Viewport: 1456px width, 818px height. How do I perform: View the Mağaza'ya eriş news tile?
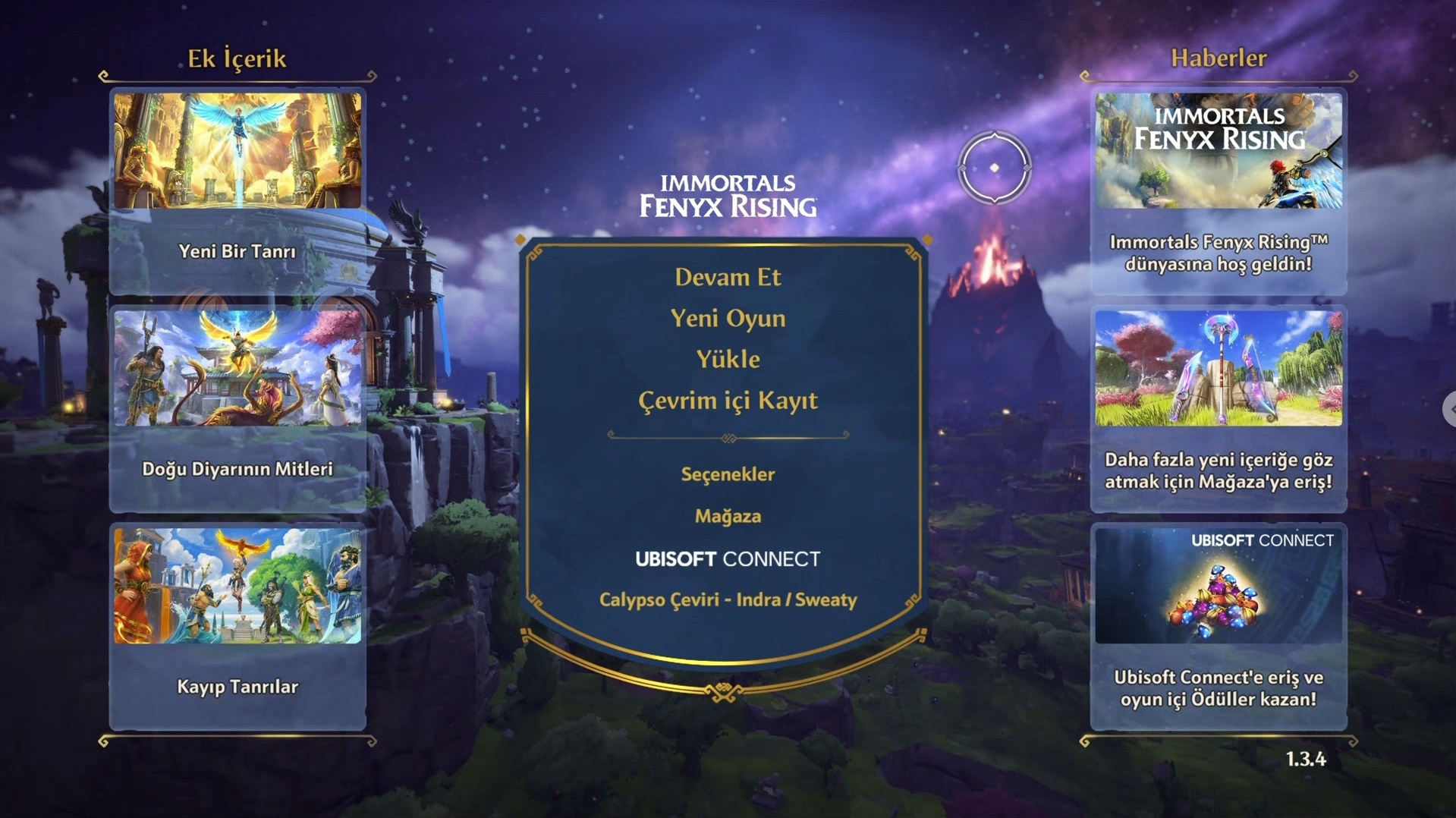click(x=1218, y=408)
